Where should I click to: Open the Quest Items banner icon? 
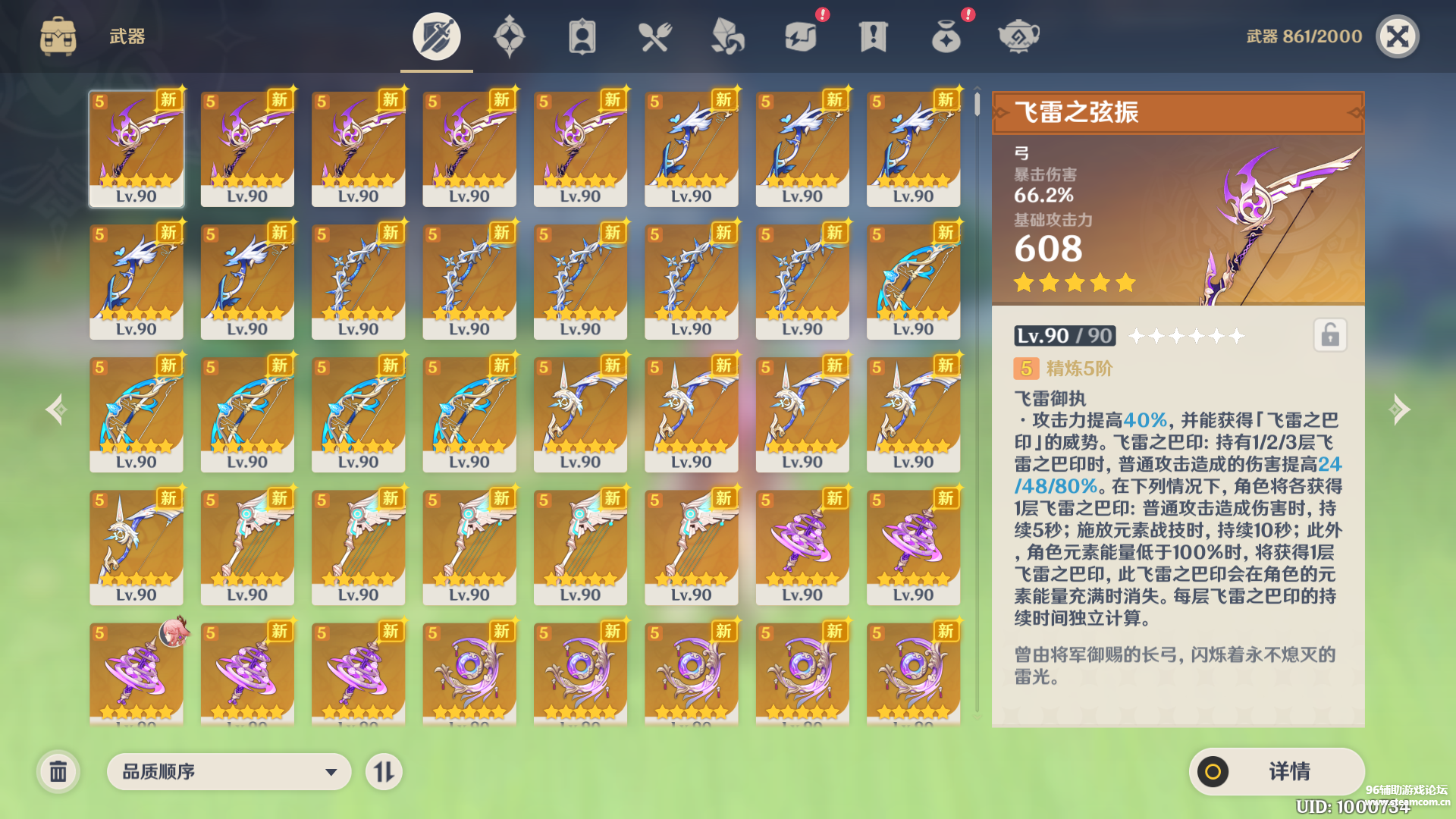click(872, 36)
